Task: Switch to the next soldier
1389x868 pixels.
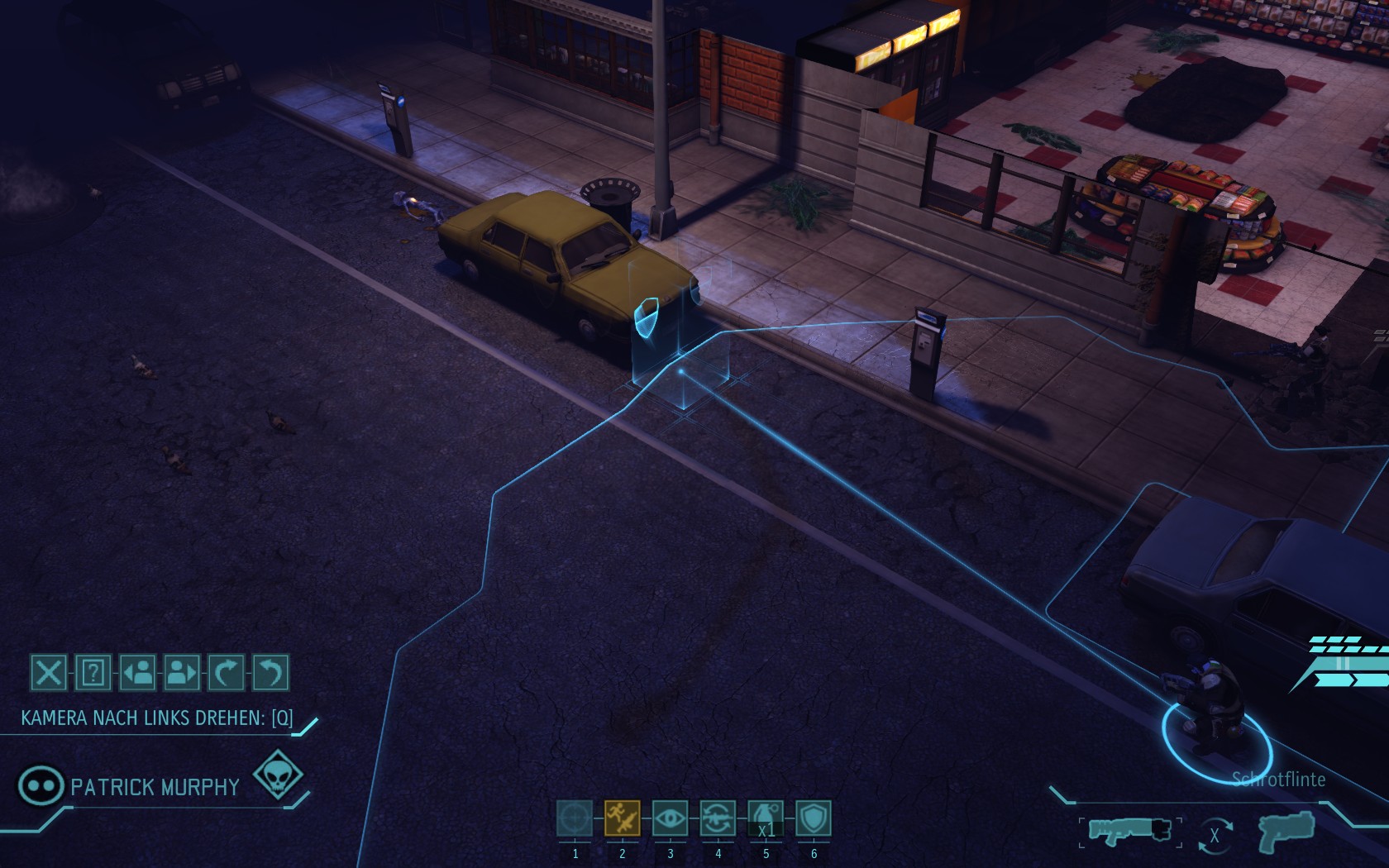Action: pos(182,673)
